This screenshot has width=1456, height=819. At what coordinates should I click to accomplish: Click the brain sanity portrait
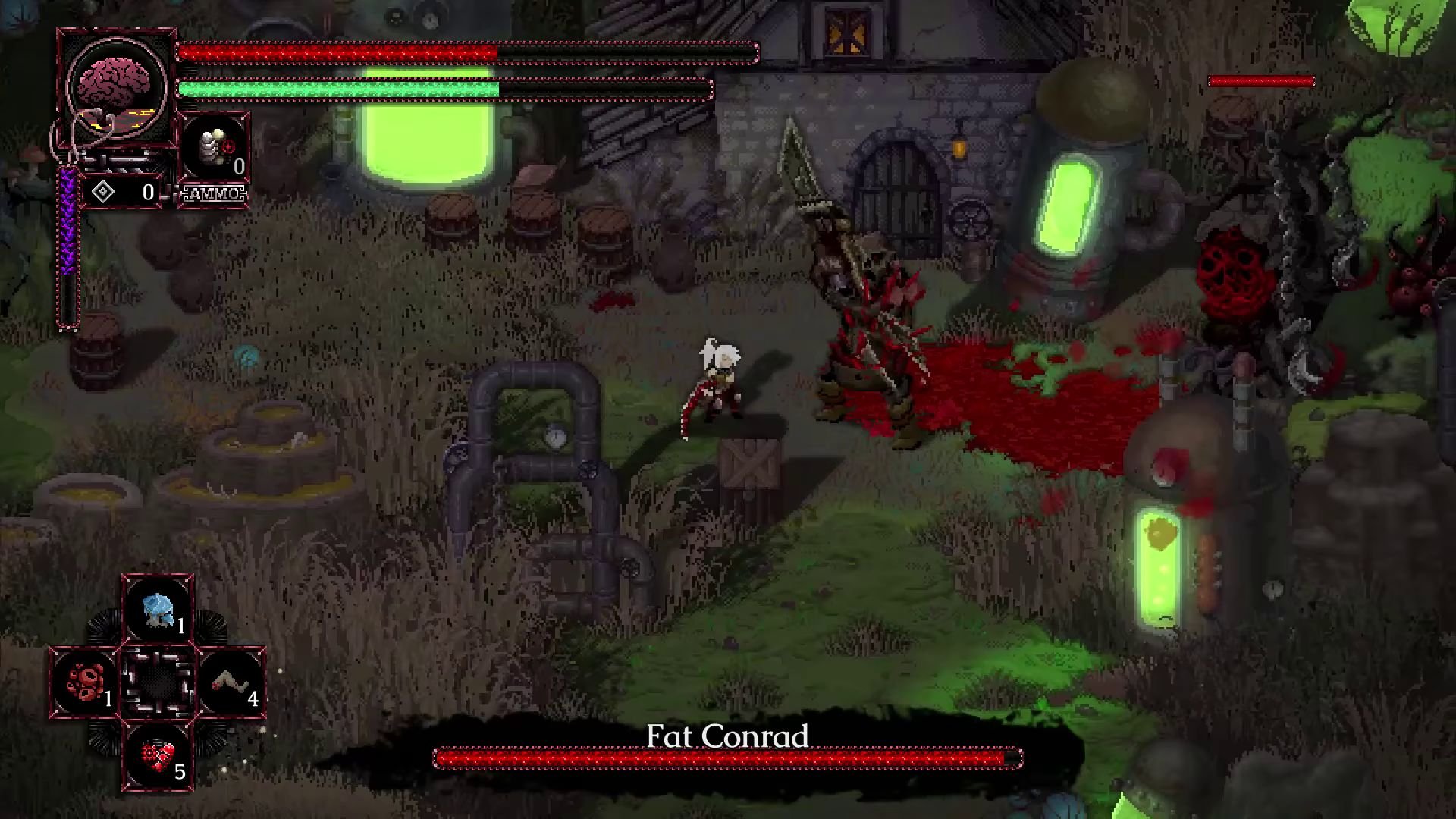(116, 87)
